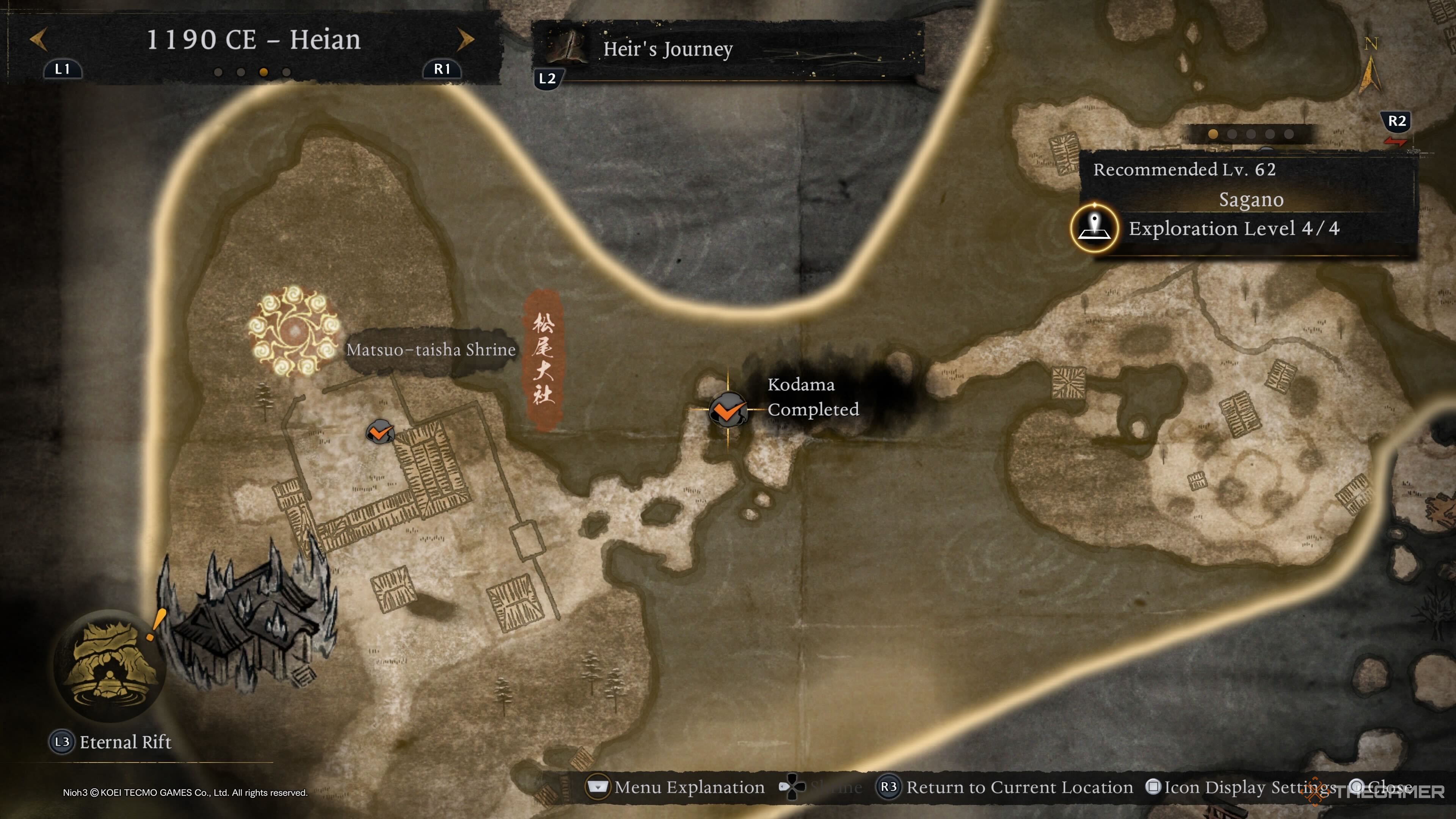Open the Eternal Rift icon
The image size is (1456, 819).
tap(110, 665)
